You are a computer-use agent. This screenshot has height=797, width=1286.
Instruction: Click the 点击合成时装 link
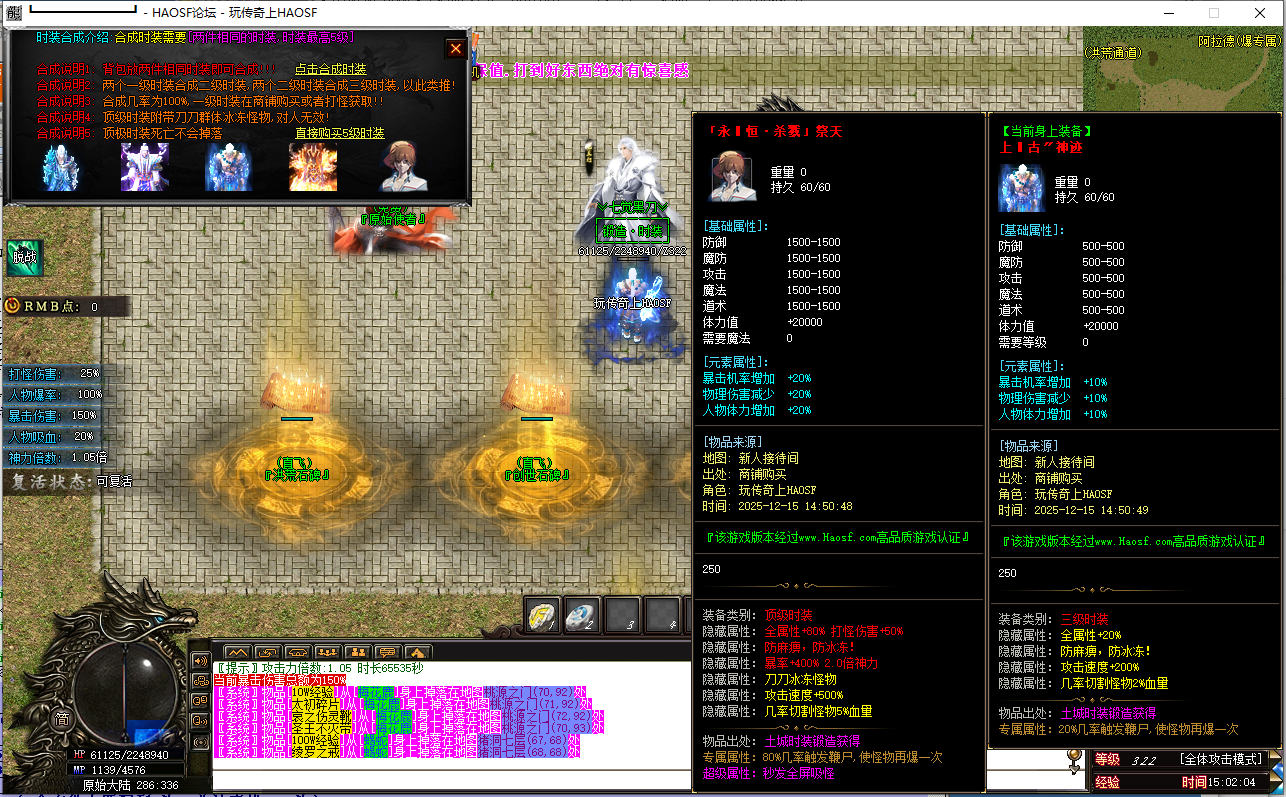[x=330, y=69]
